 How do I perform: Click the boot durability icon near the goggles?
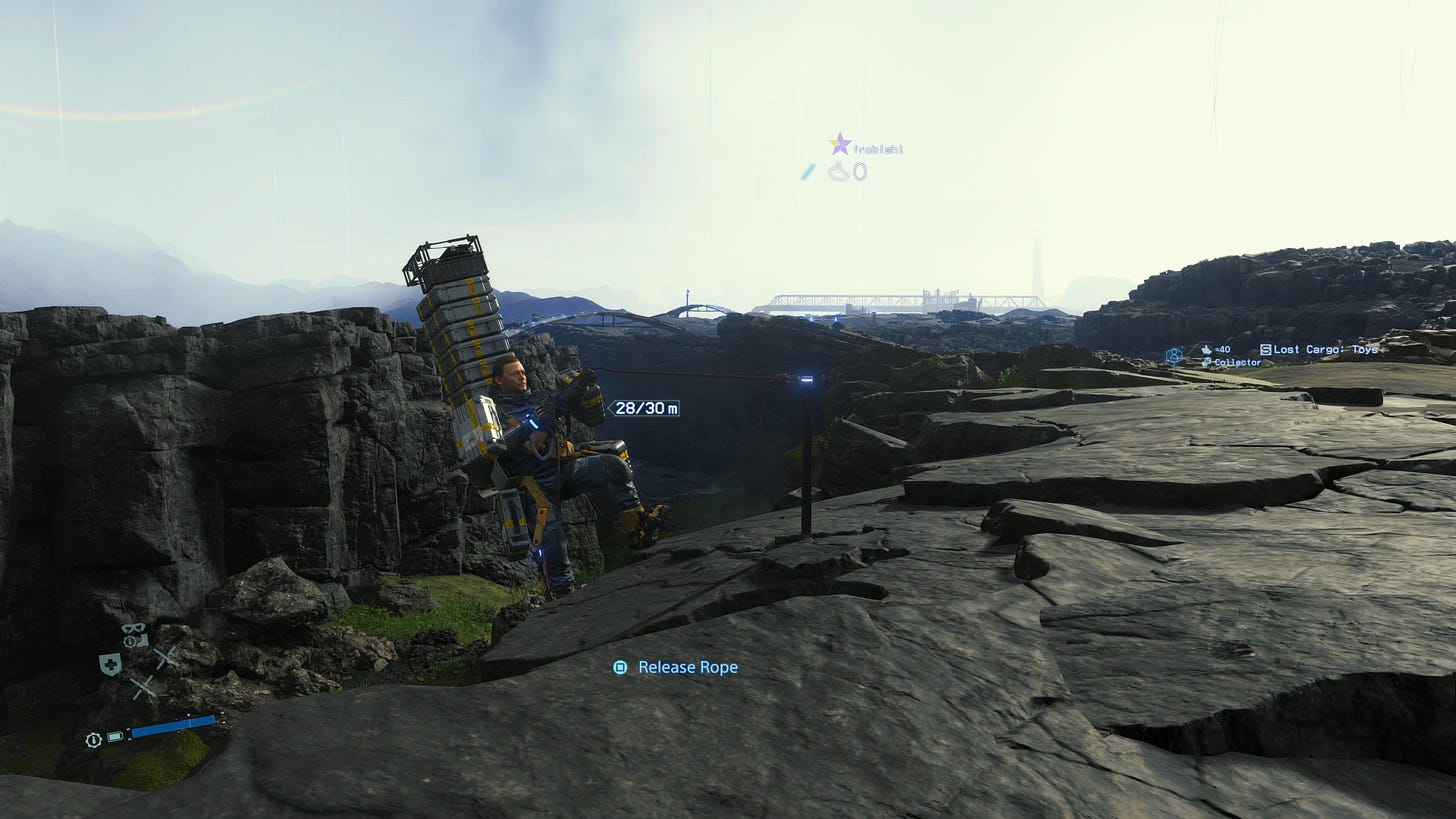143,639
